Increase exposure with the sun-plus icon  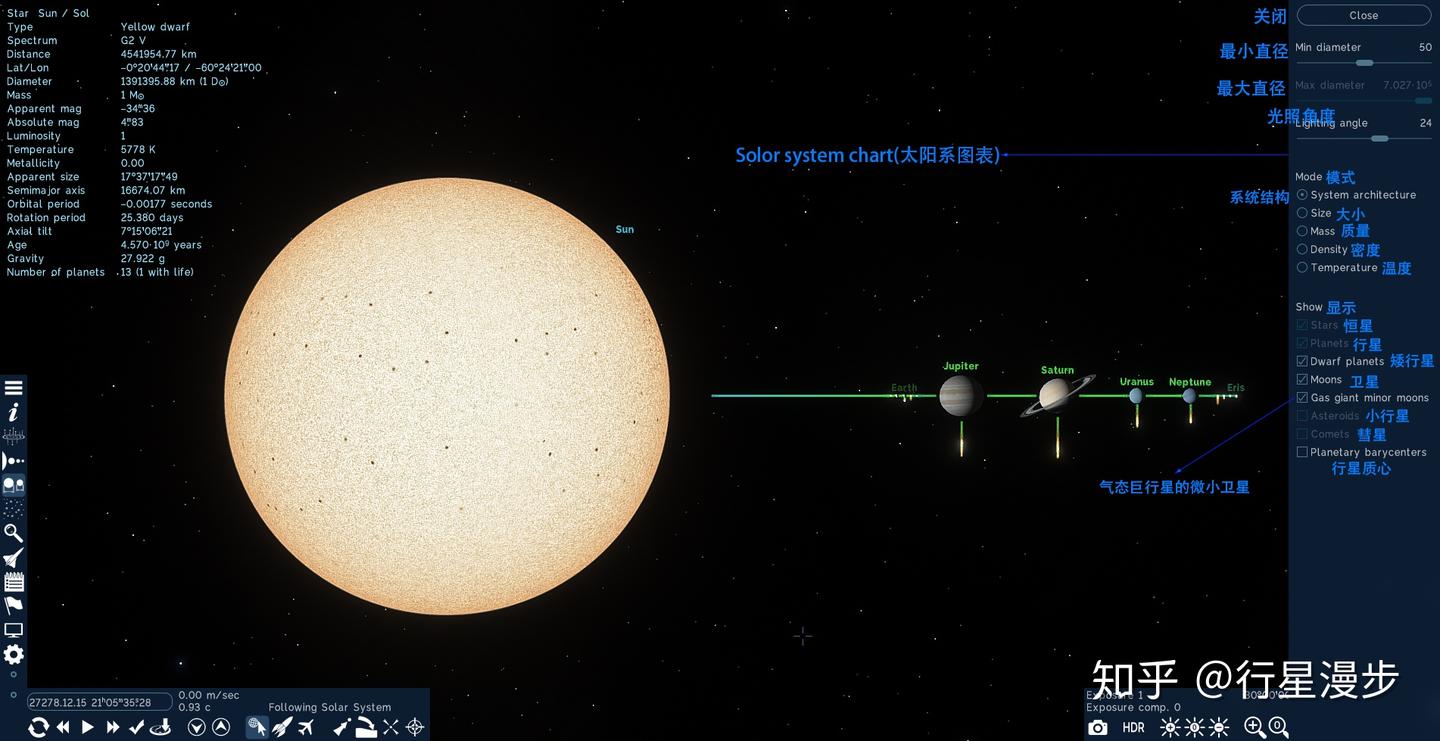click(1170, 728)
